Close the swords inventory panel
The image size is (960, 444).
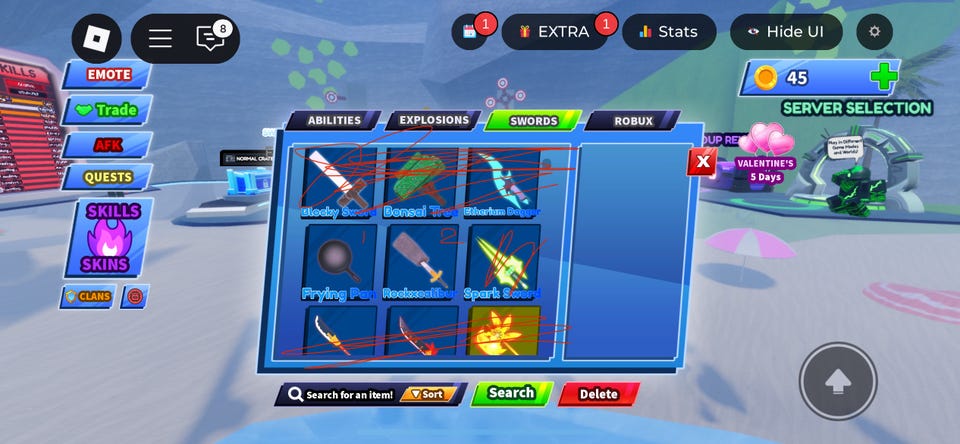pyautogui.click(x=702, y=161)
